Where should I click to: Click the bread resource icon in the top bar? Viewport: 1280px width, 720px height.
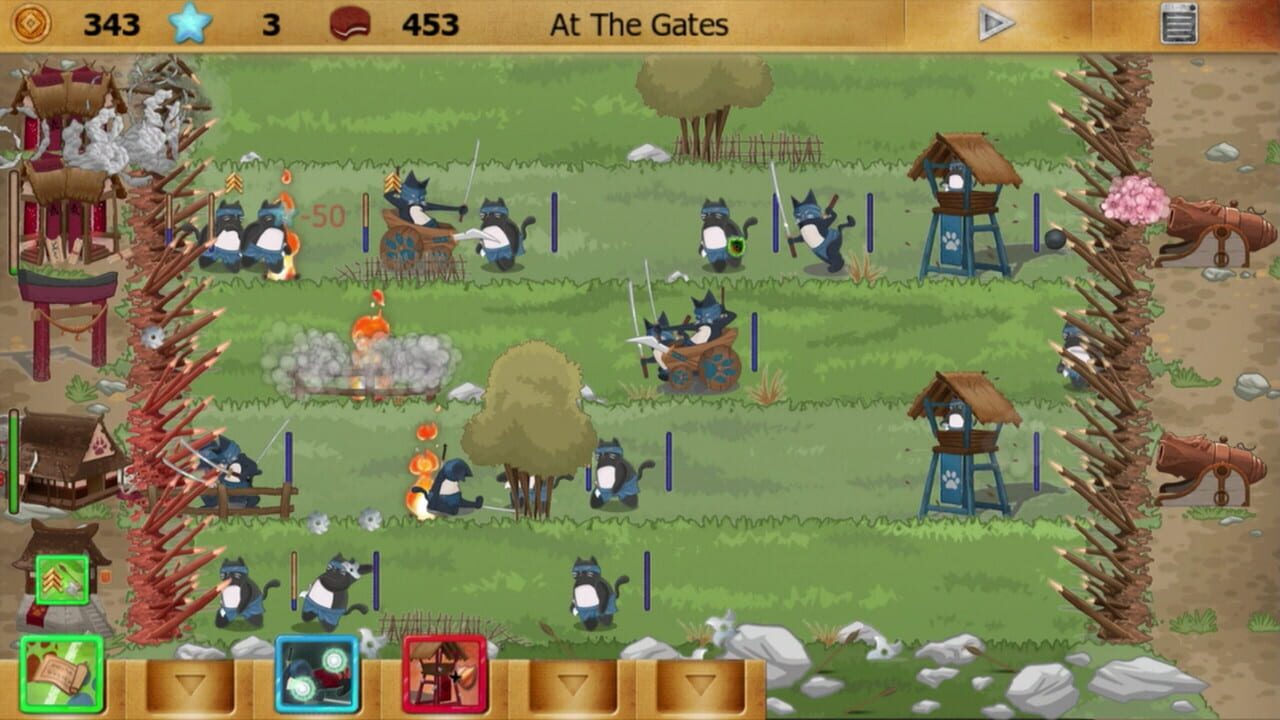pyautogui.click(x=350, y=24)
